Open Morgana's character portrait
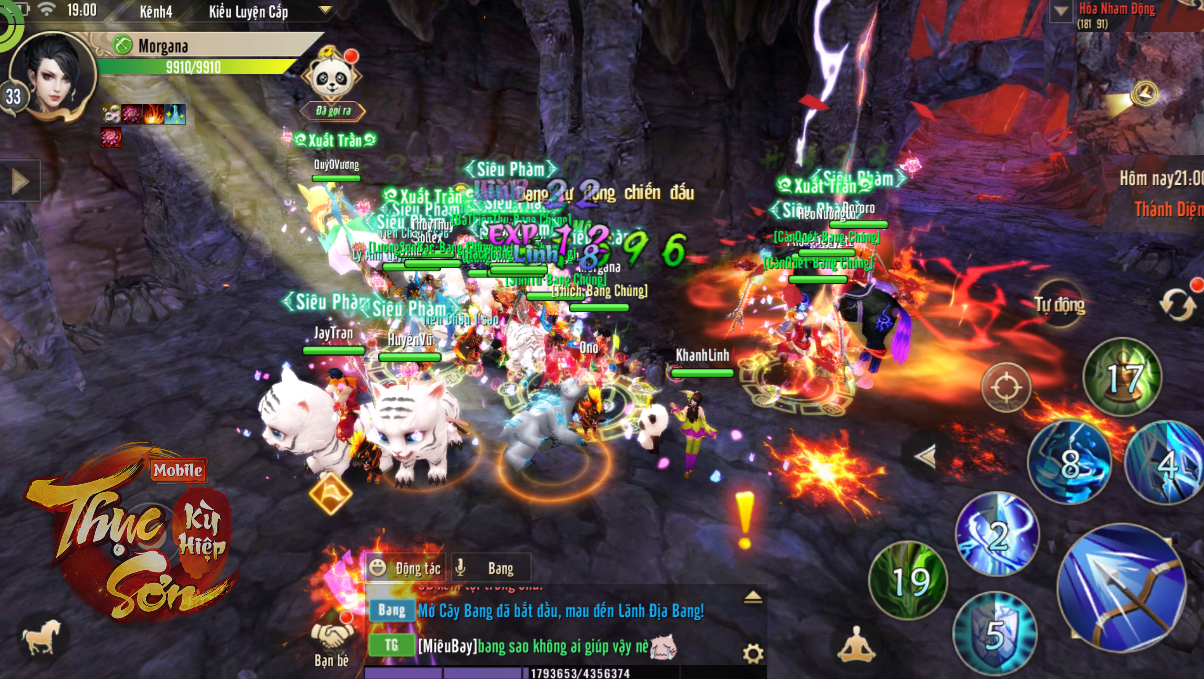The image size is (1204, 679). click(x=53, y=74)
